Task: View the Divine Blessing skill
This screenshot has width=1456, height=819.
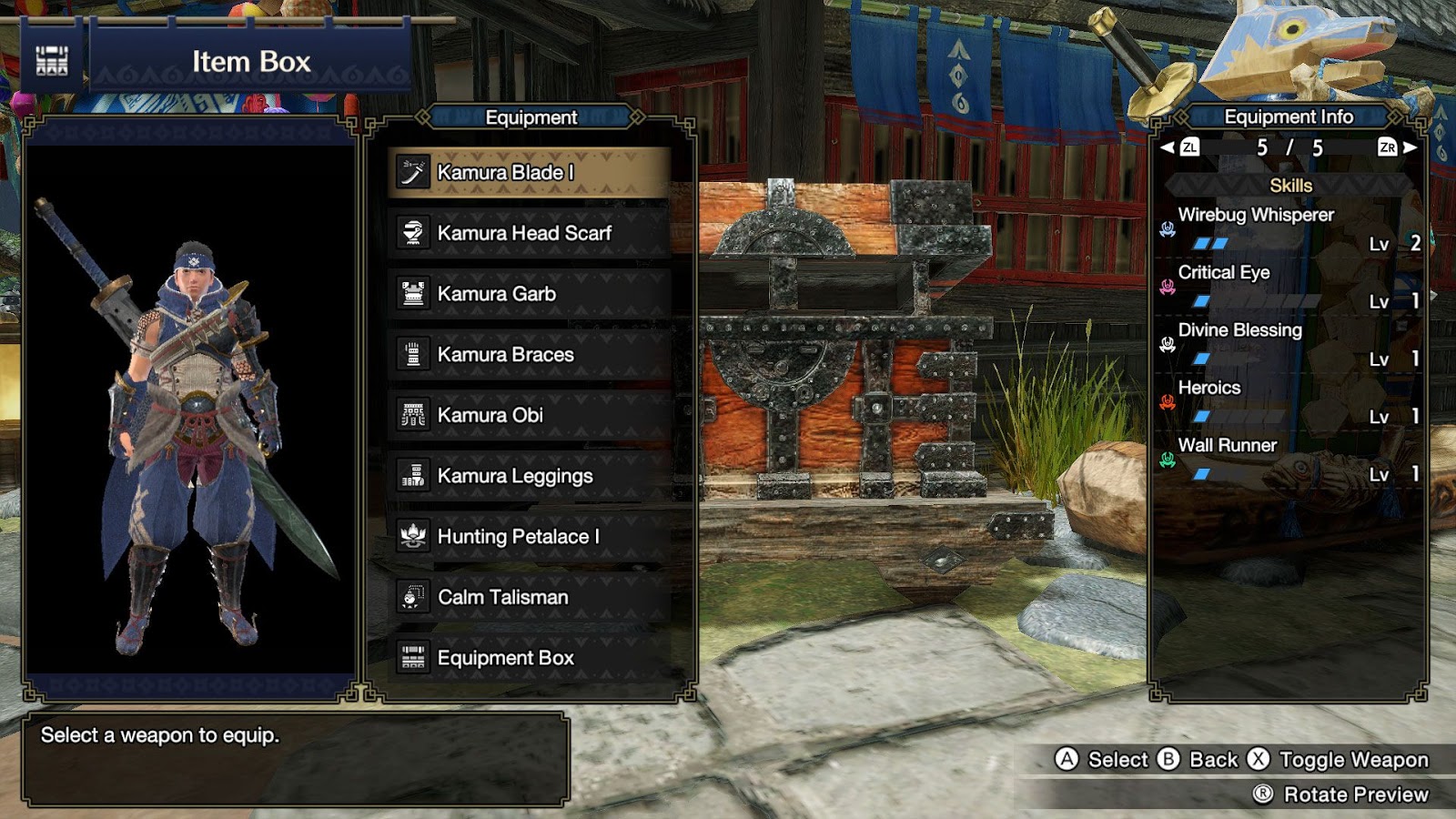Action: click(x=1239, y=330)
